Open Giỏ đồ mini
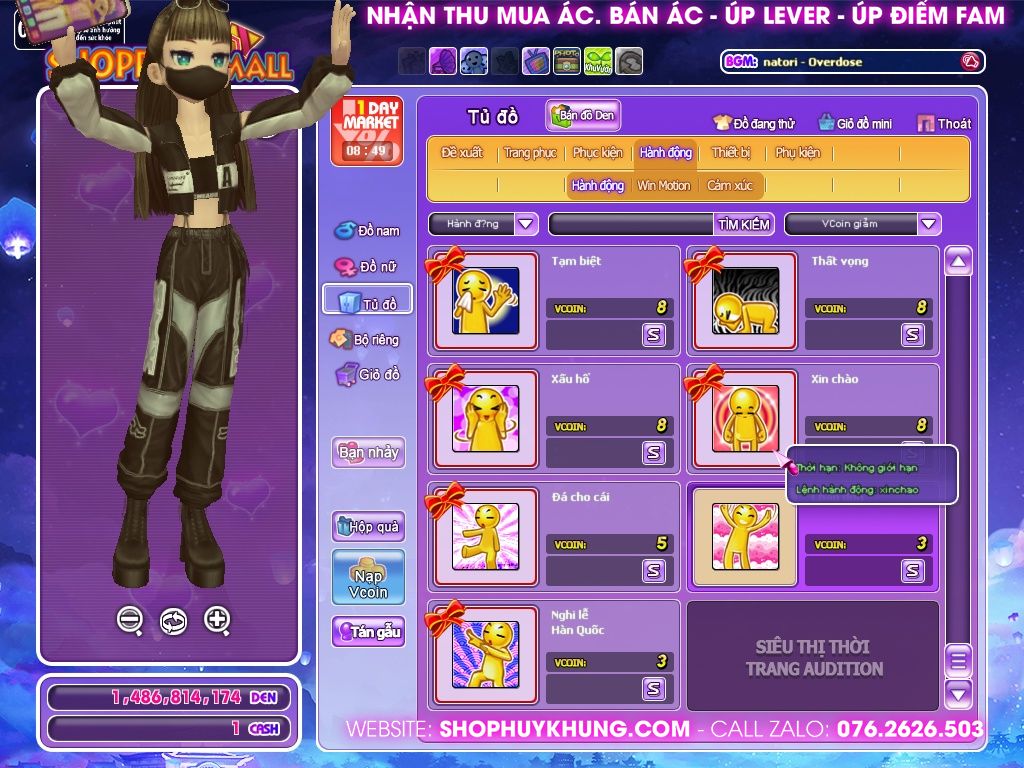Screen dimensions: 1024x768 pyautogui.click(x=855, y=124)
